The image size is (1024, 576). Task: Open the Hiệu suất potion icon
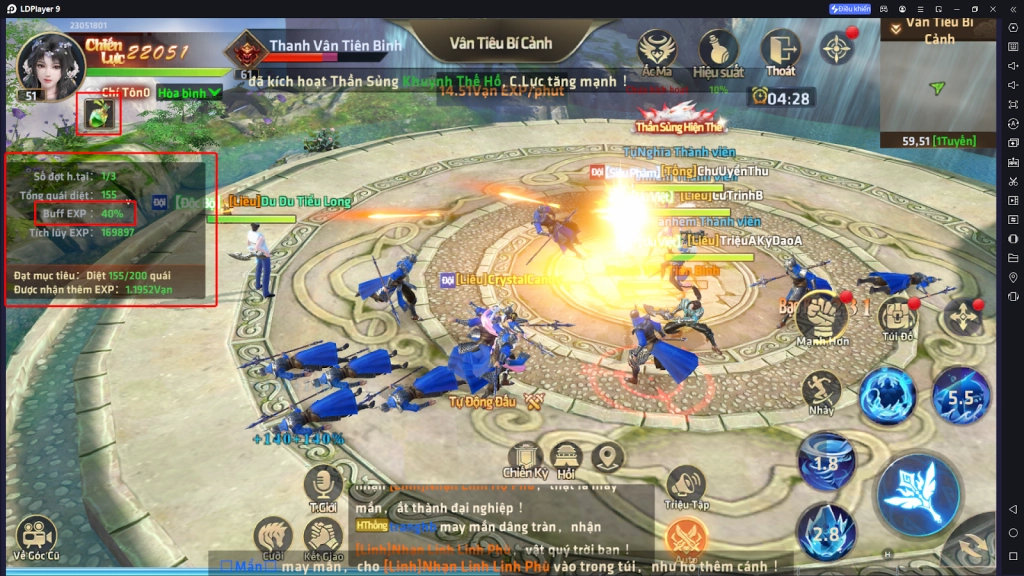tap(718, 51)
